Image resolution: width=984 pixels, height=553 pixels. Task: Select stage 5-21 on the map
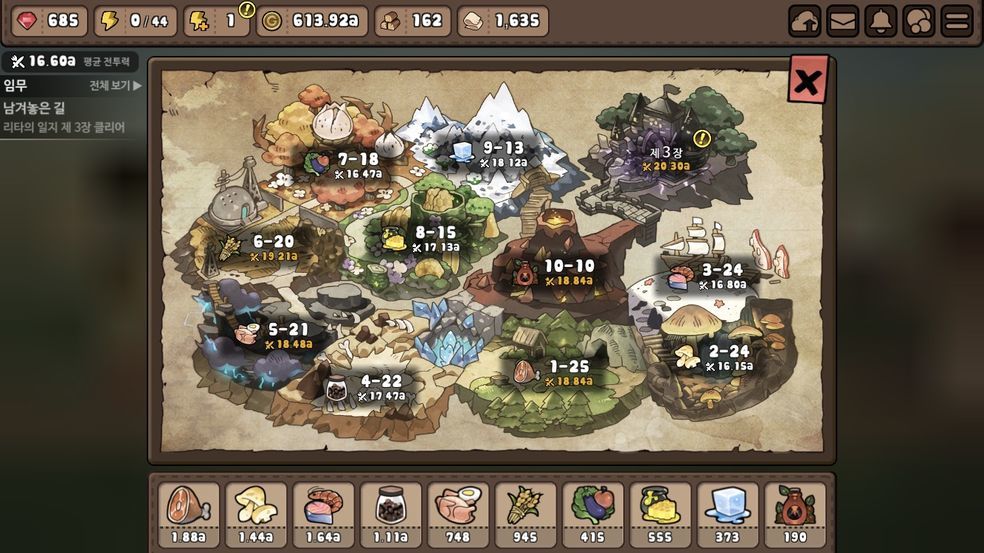287,334
